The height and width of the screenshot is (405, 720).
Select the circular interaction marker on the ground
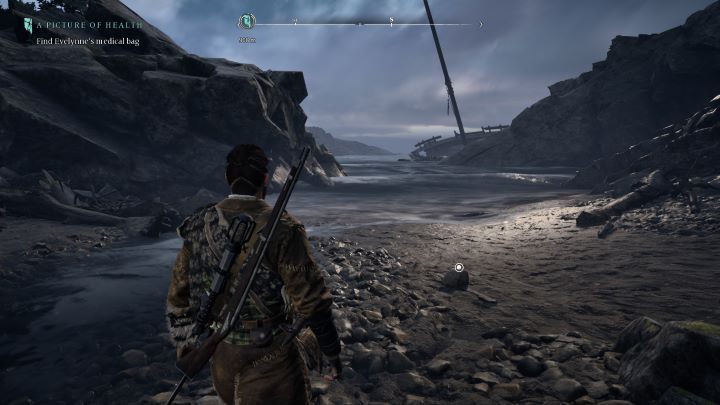click(459, 267)
